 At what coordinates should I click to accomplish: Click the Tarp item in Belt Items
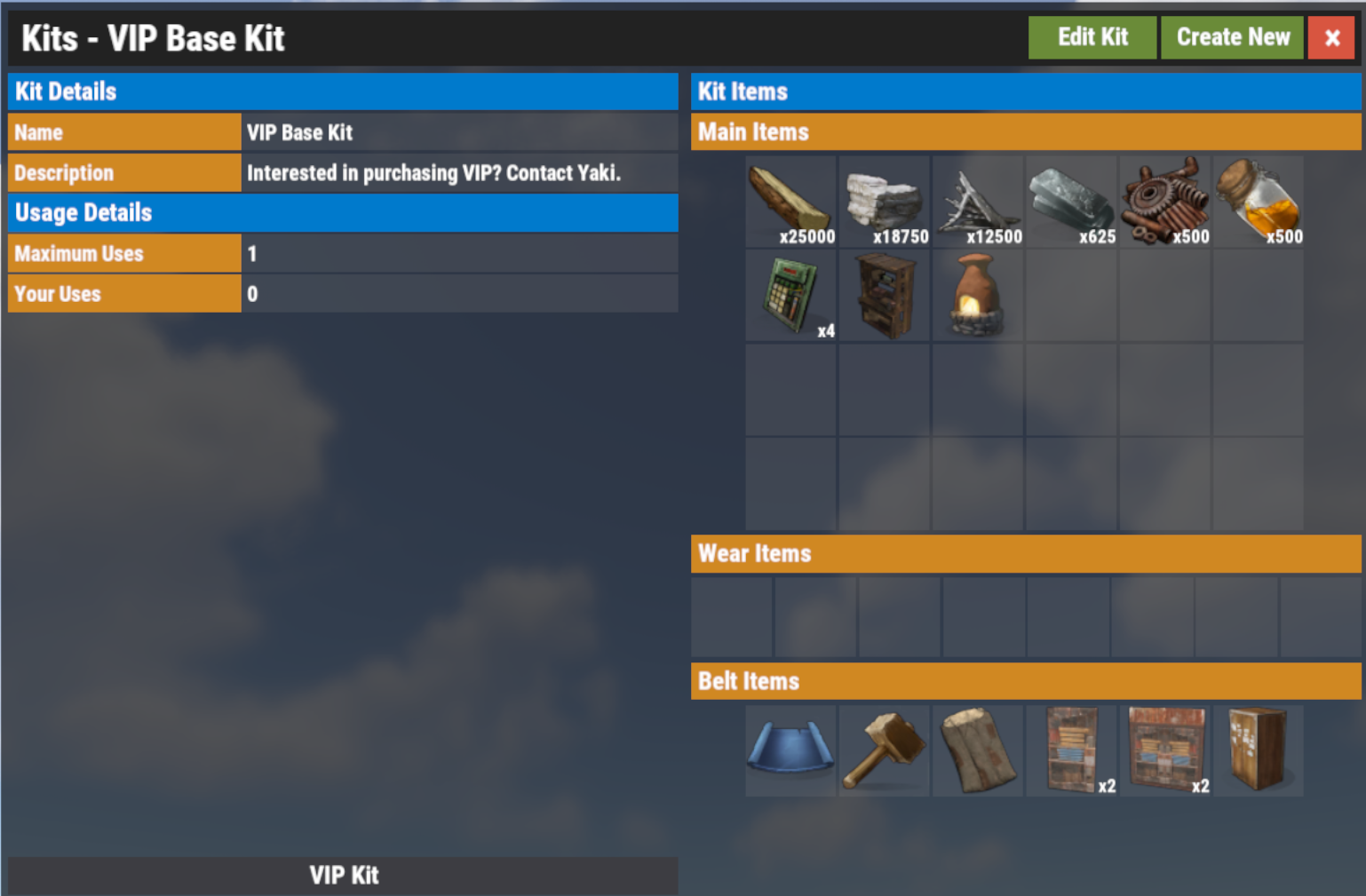coord(977,750)
